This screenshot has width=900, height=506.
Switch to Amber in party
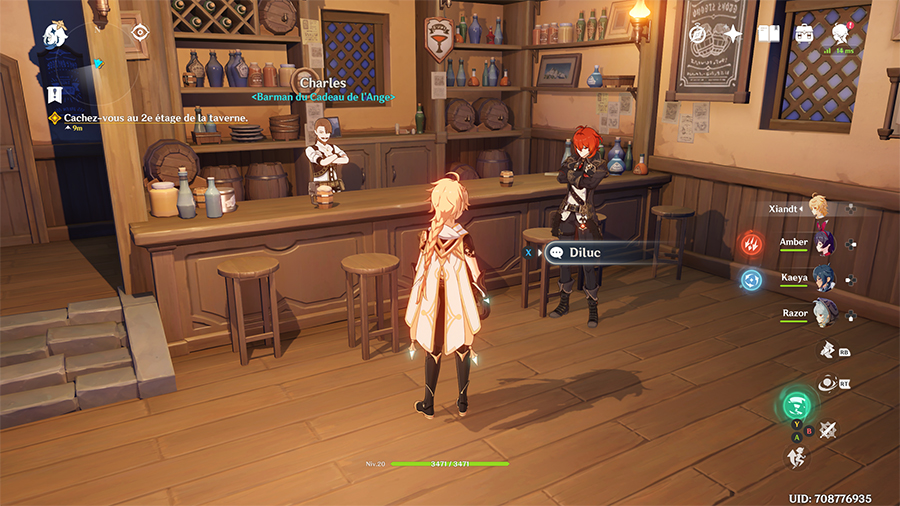tap(822, 243)
